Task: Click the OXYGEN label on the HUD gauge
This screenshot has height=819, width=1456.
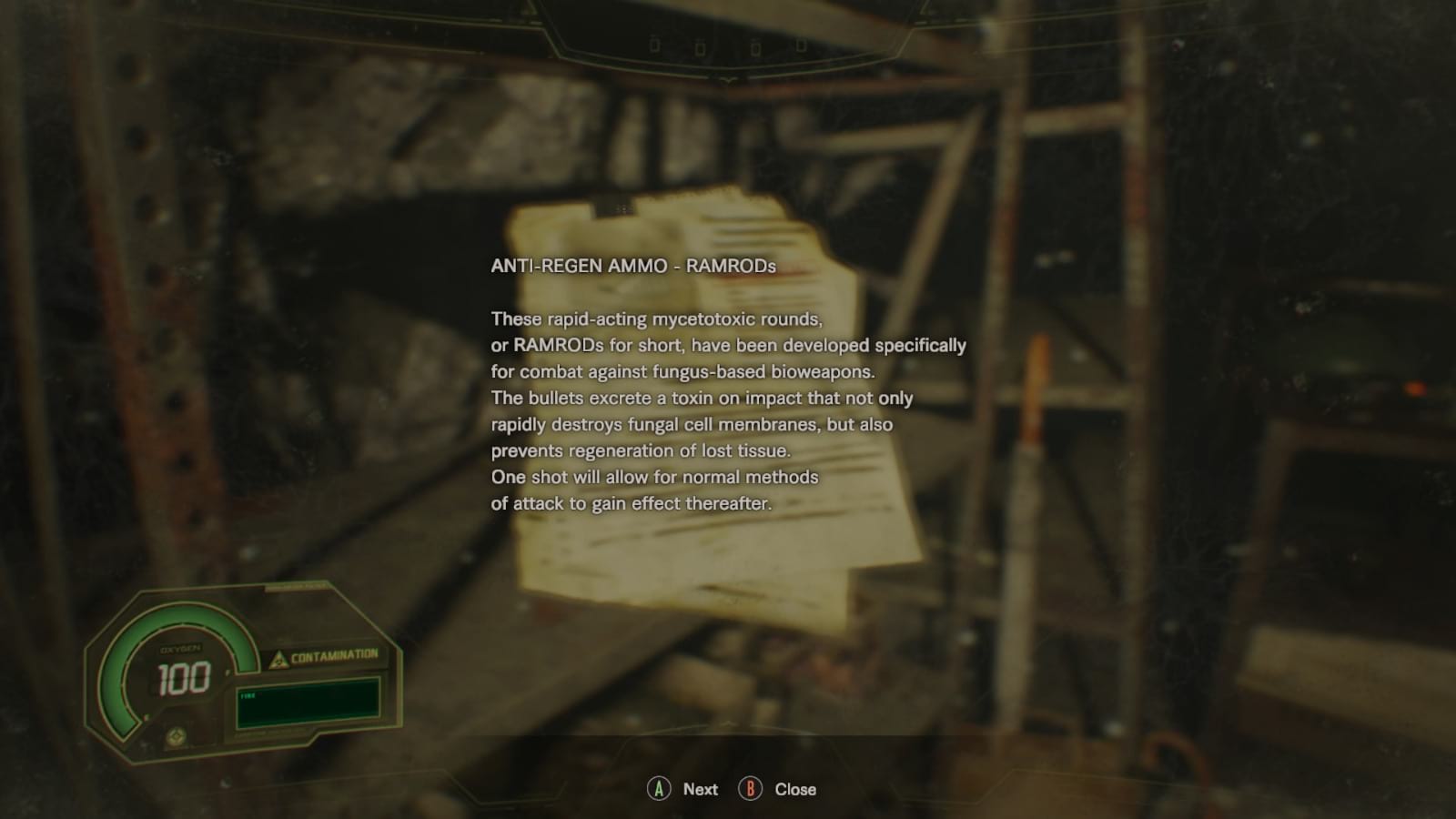Action: [x=179, y=648]
